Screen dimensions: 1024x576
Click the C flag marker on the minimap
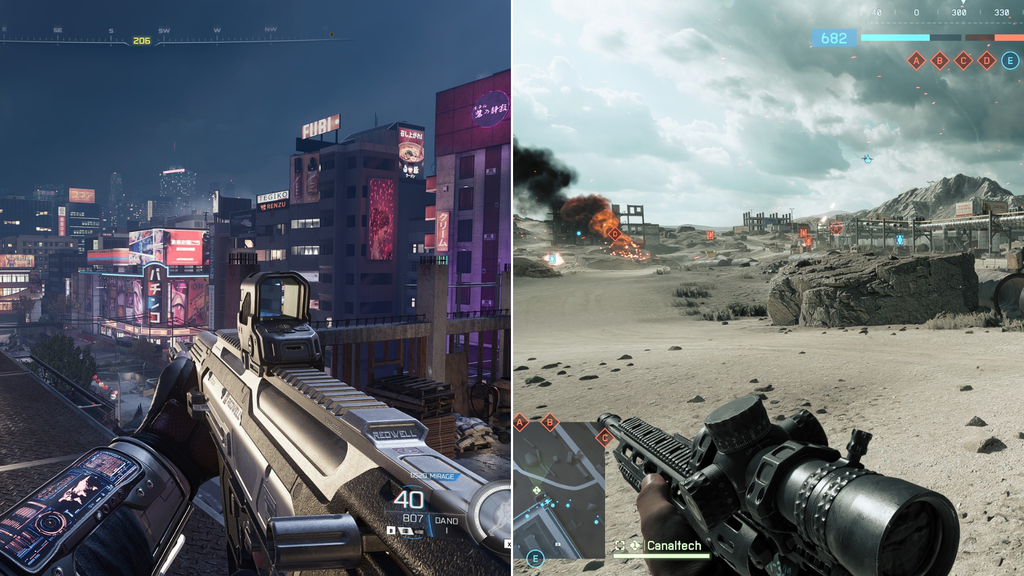603,437
